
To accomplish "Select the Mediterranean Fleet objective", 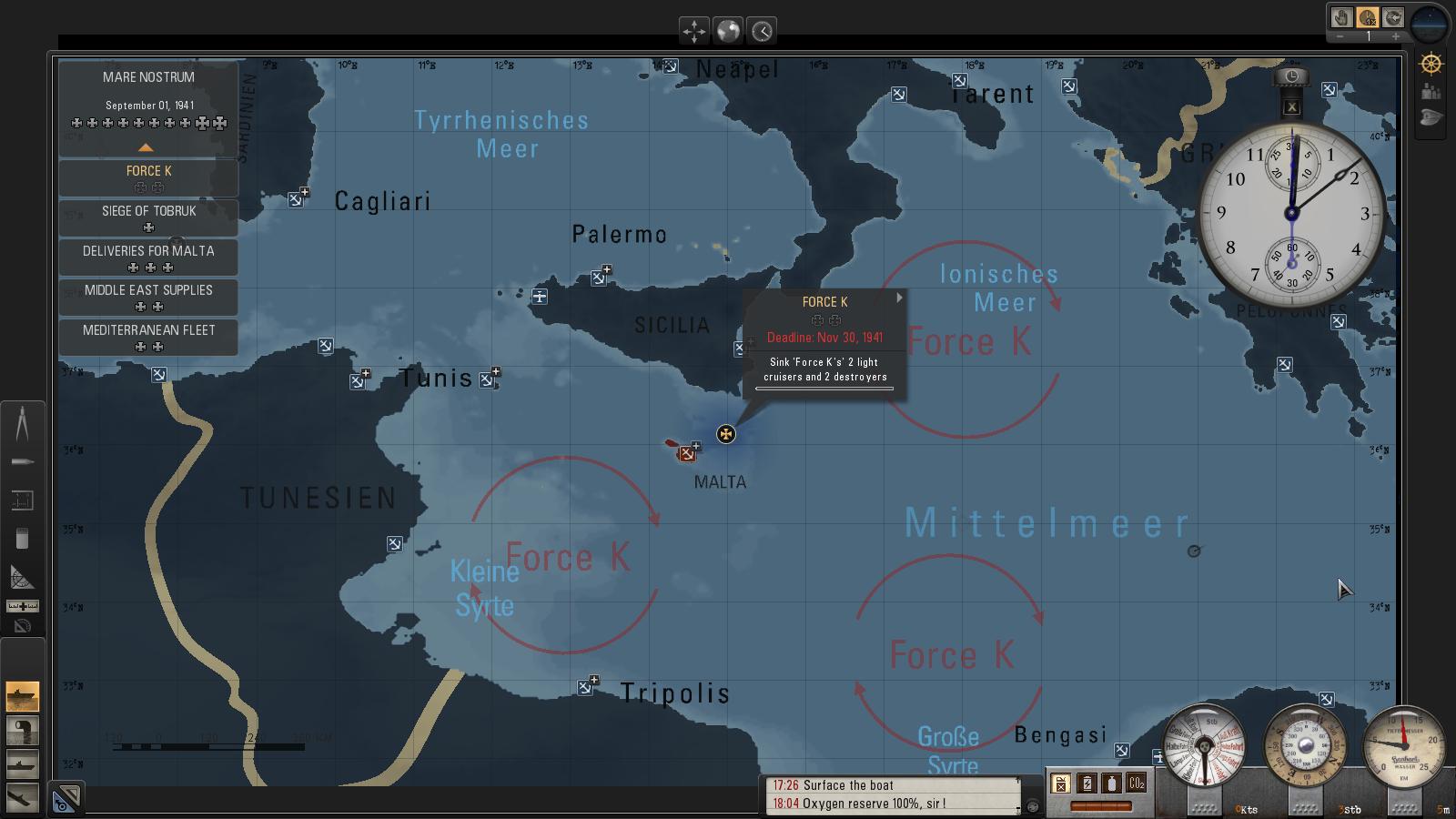I will (x=148, y=337).
